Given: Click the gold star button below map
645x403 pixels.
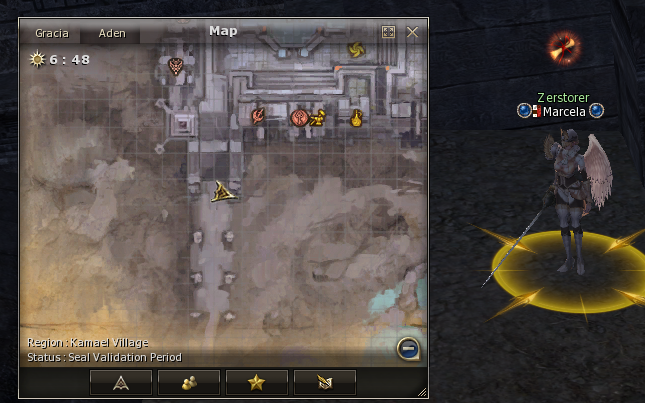Looking at the screenshot, I should (256, 381).
